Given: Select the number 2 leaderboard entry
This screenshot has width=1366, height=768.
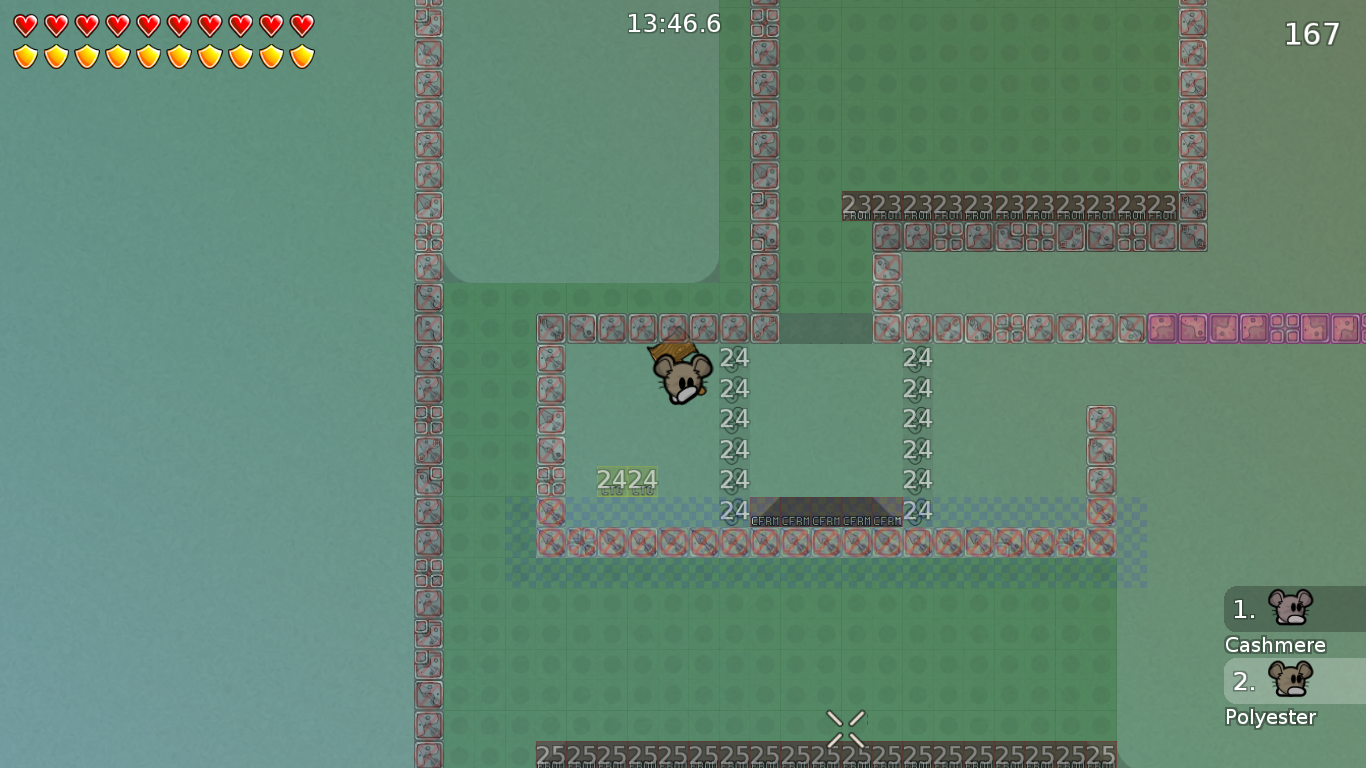Looking at the screenshot, I should pyautogui.click(x=1243, y=681).
